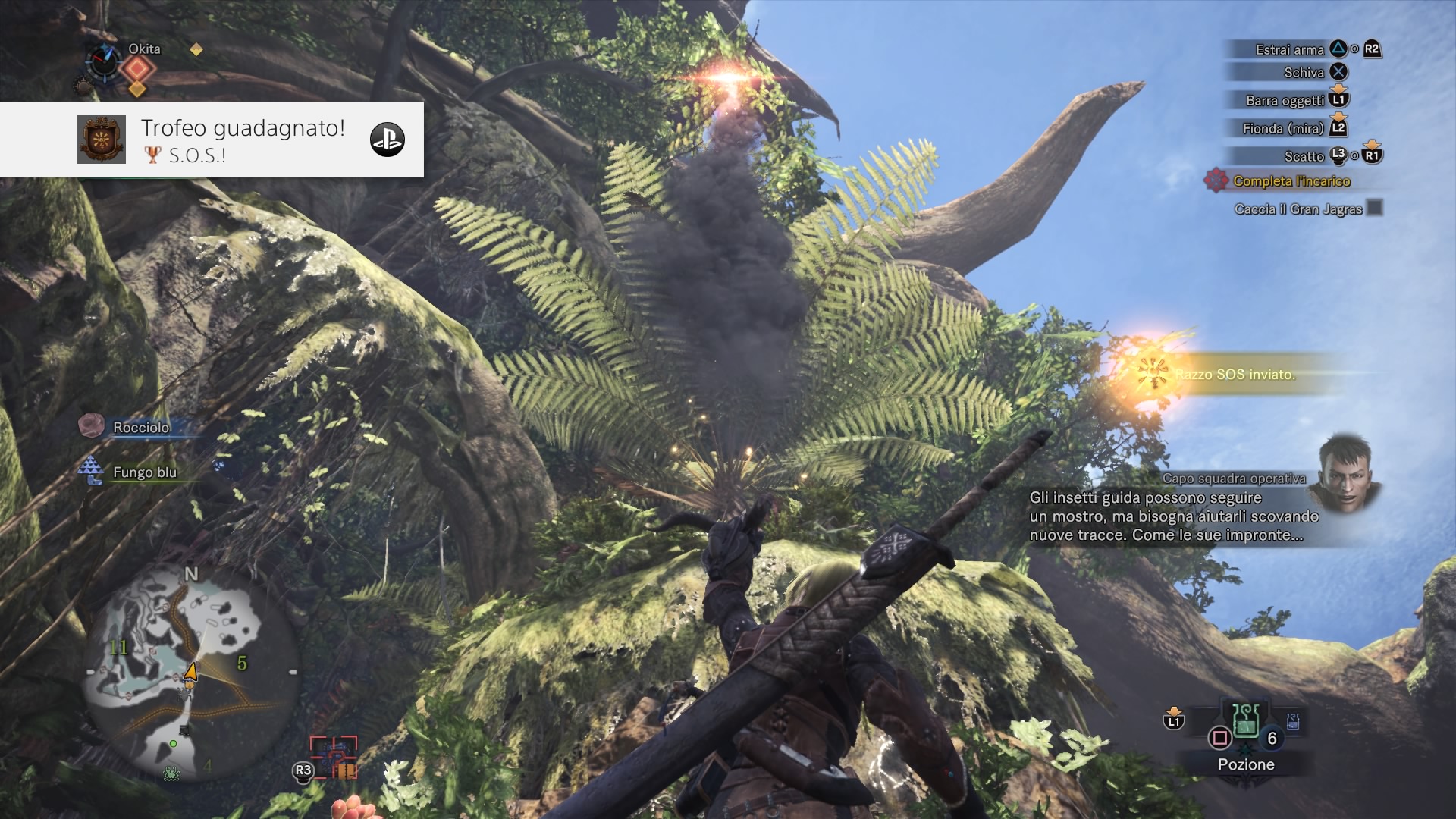Toggle the Caccia il Gran Jagras objective
Image resolution: width=1456 pixels, height=819 pixels.
coord(1374,208)
